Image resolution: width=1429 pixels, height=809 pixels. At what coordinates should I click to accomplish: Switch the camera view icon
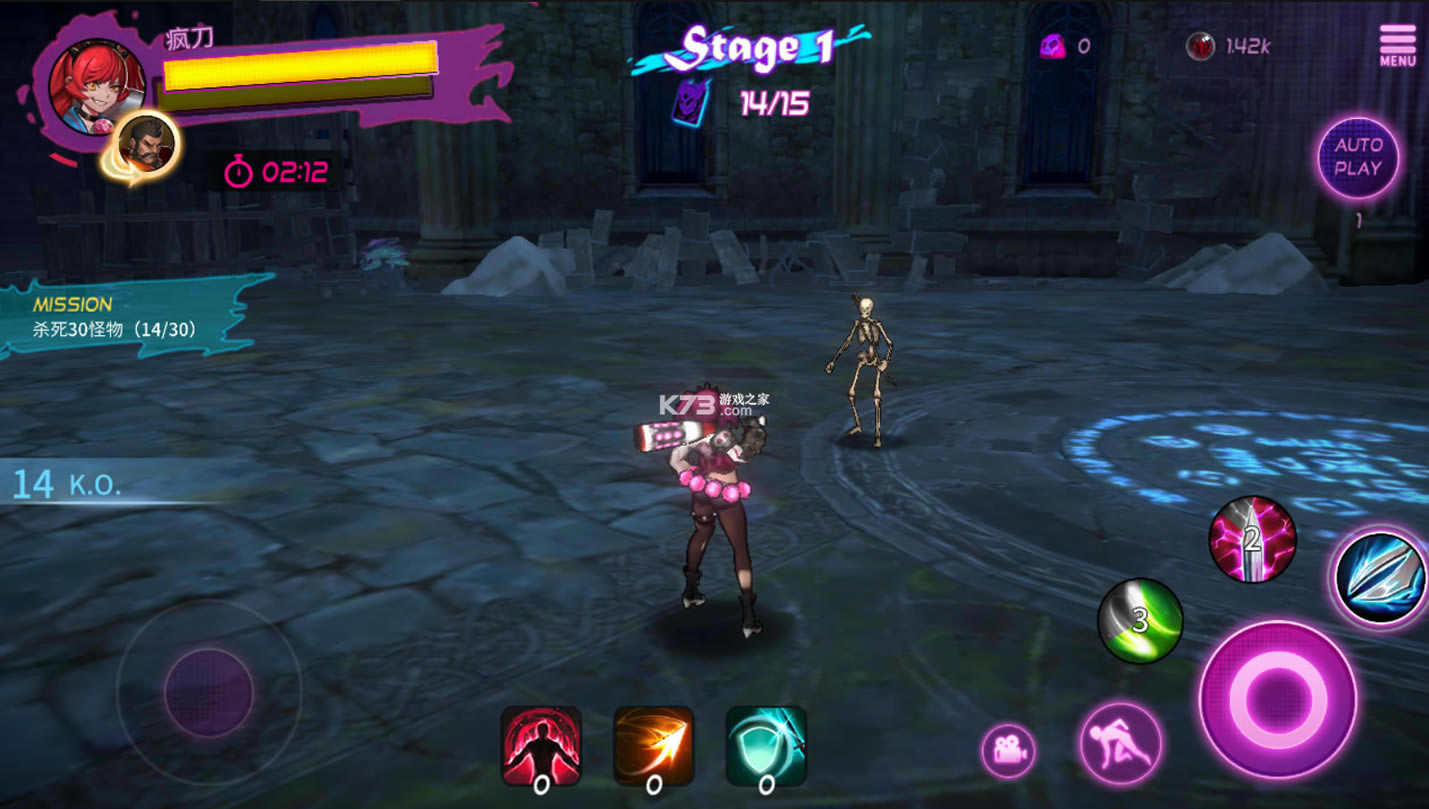pyautogui.click(x=1008, y=750)
